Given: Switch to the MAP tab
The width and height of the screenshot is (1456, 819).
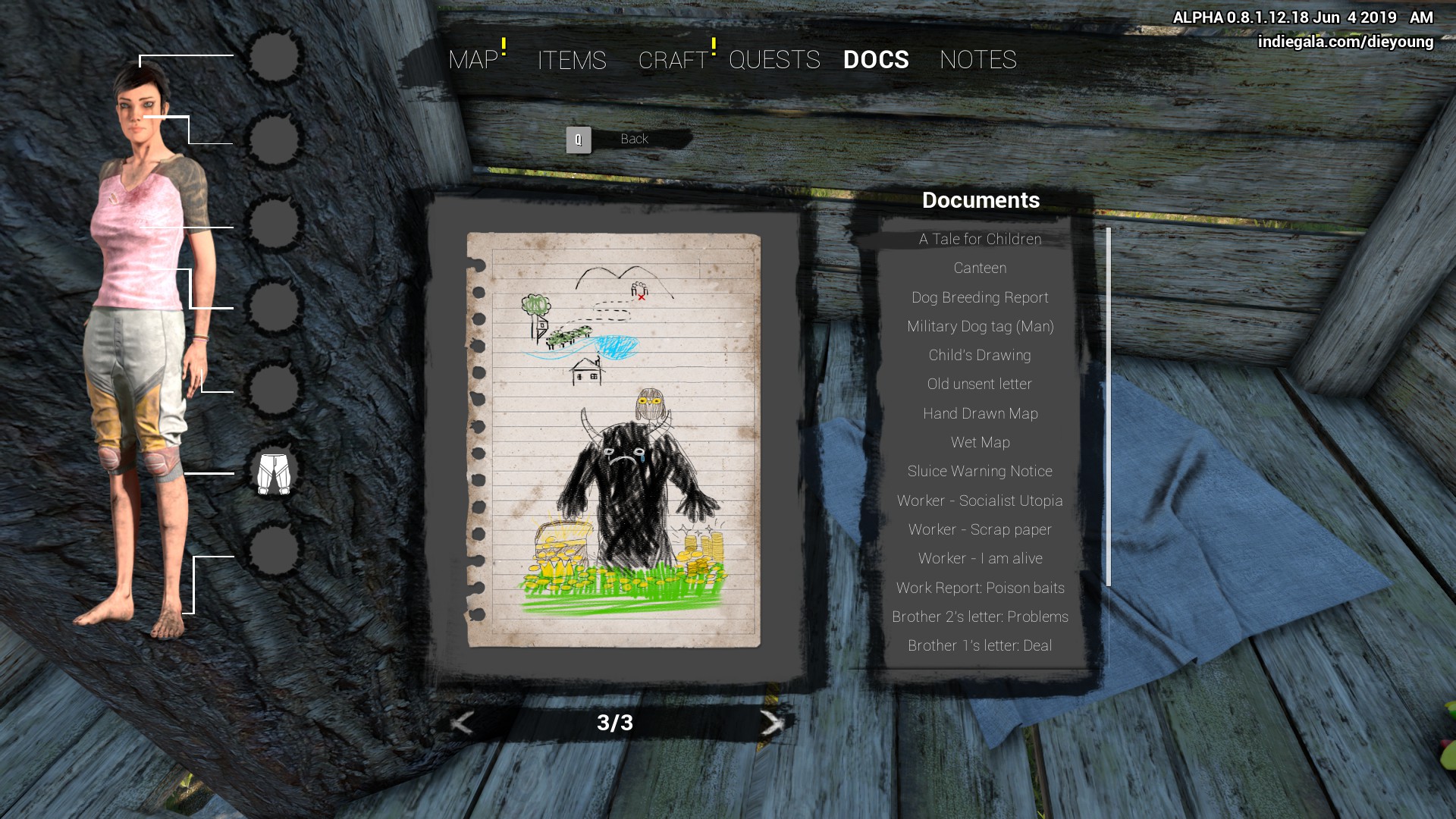Looking at the screenshot, I should pos(473,60).
